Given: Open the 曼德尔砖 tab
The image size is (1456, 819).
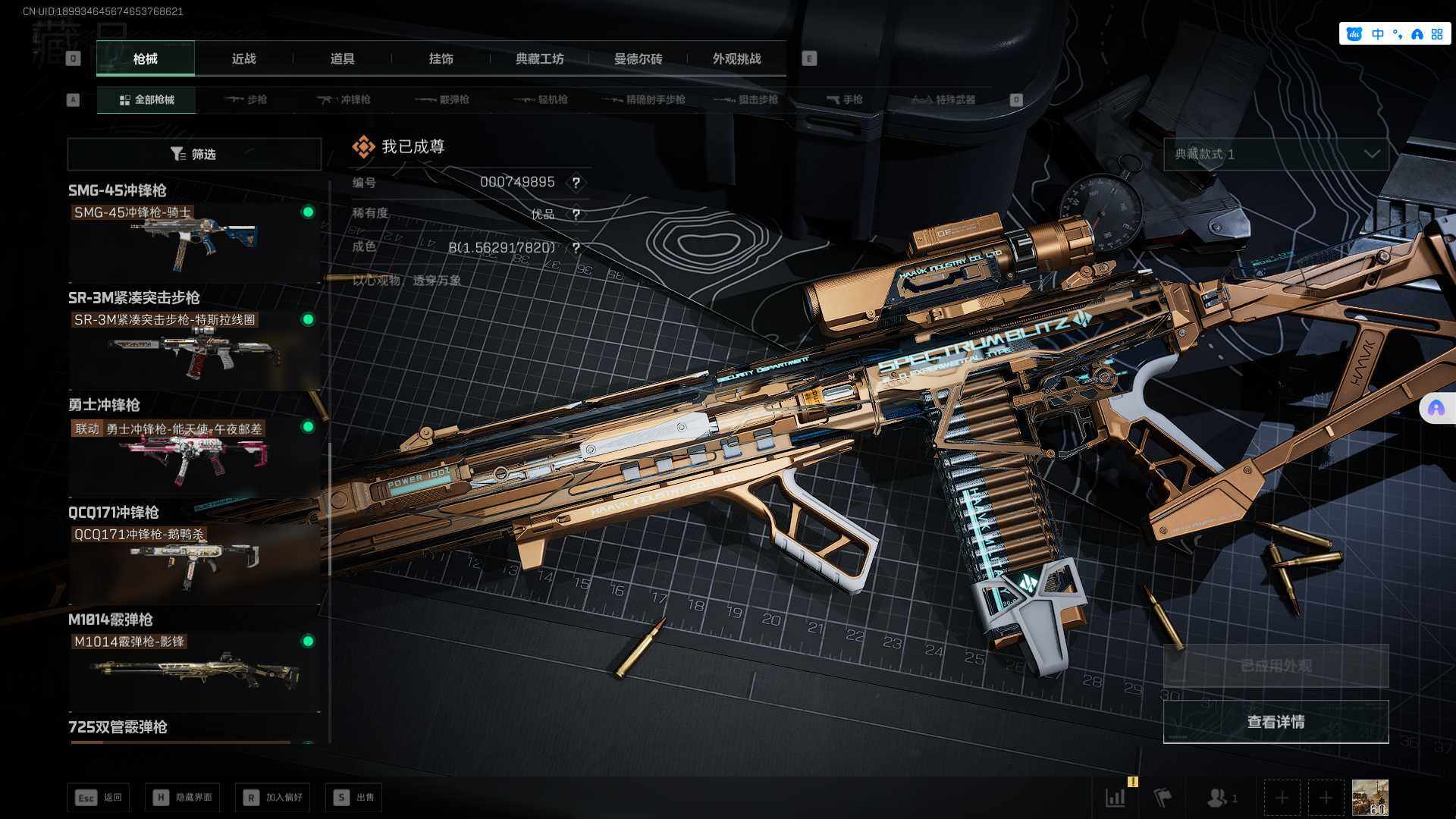Looking at the screenshot, I should click(638, 58).
